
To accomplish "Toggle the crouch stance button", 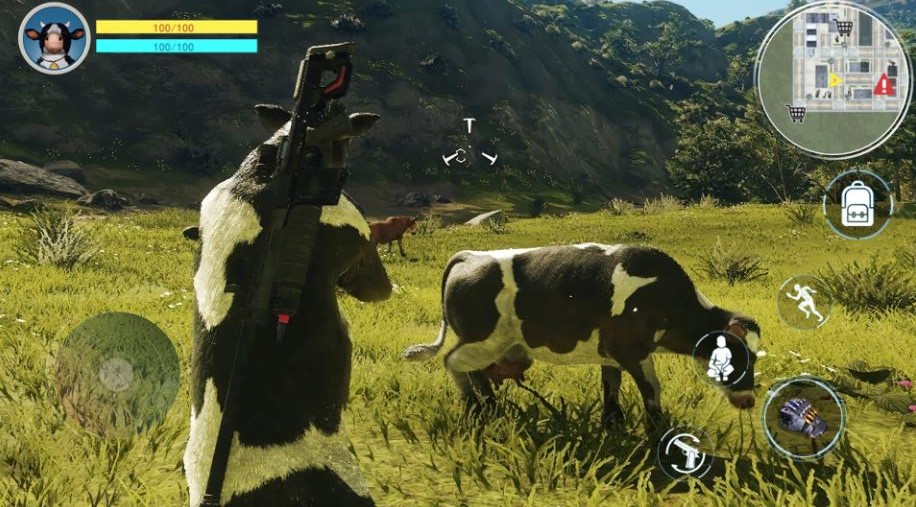I will (721, 360).
